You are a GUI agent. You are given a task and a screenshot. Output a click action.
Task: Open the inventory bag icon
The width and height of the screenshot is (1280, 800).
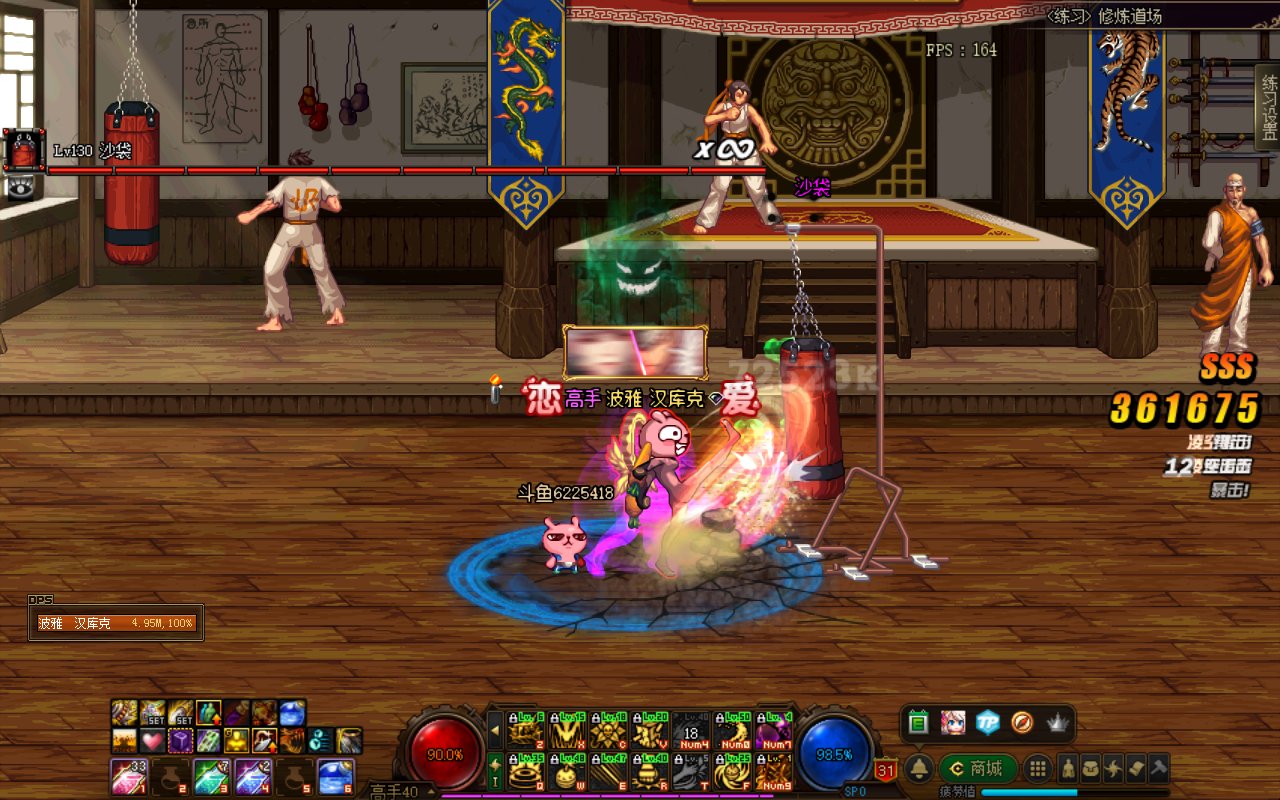tap(1091, 768)
